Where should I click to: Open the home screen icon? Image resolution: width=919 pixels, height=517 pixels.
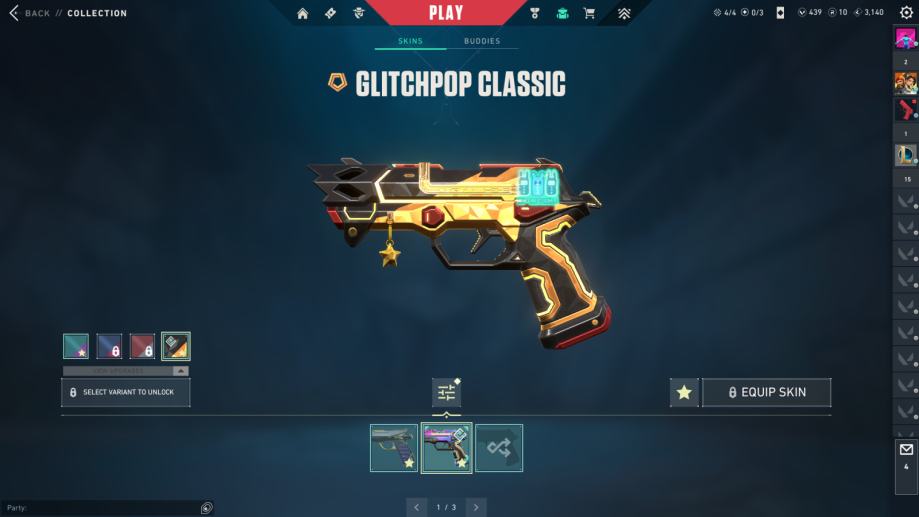tap(303, 13)
